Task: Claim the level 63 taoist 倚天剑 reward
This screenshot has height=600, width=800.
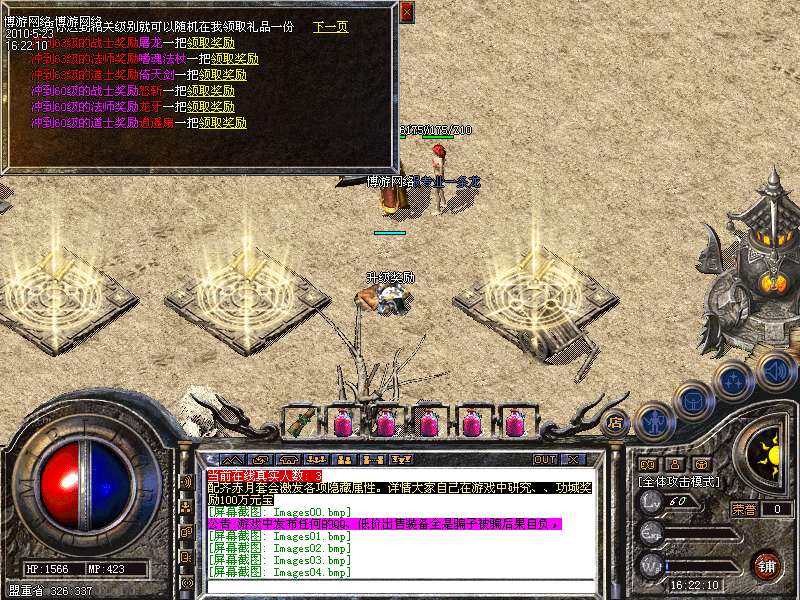Action: [222, 75]
